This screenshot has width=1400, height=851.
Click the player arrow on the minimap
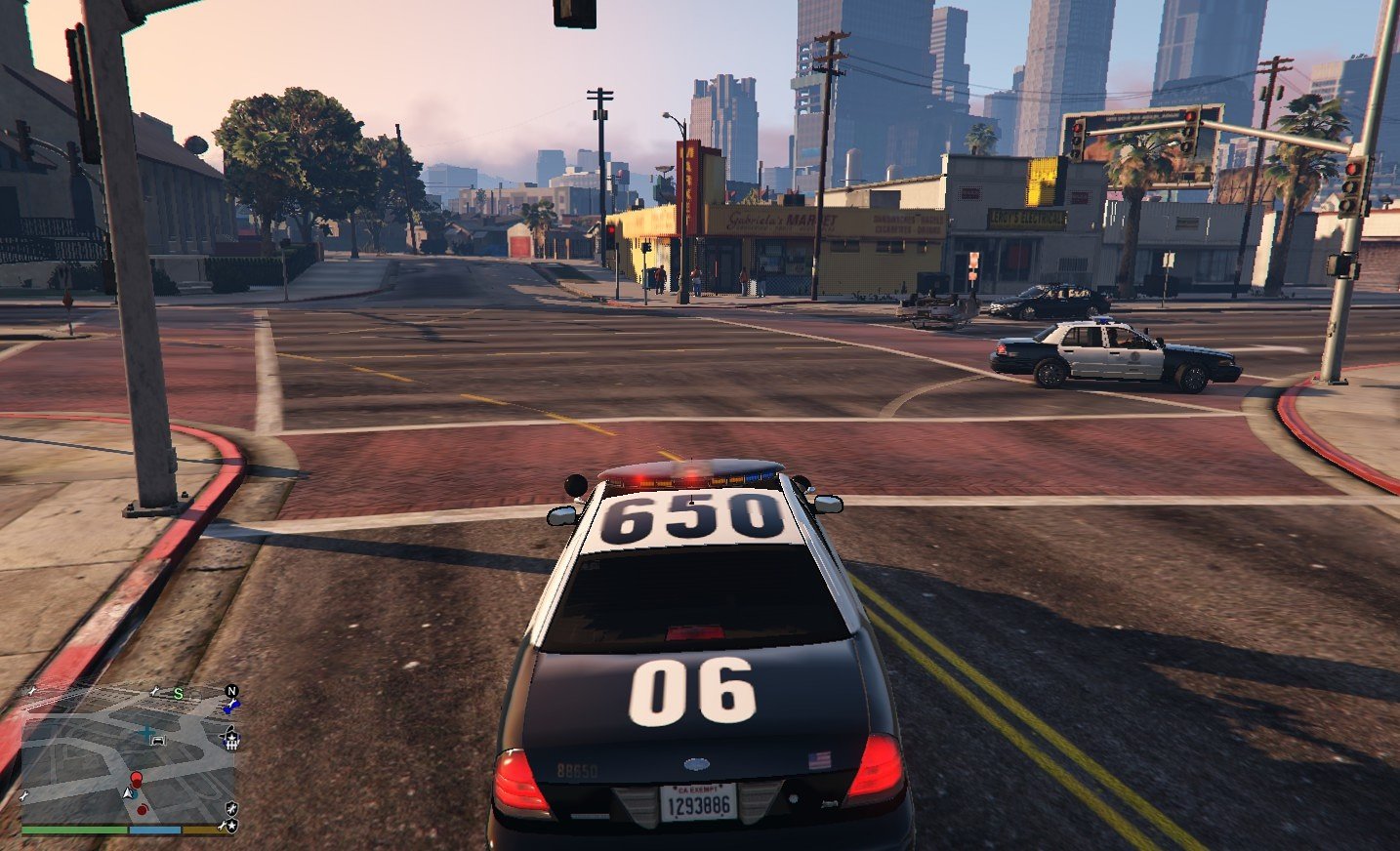pos(130,794)
